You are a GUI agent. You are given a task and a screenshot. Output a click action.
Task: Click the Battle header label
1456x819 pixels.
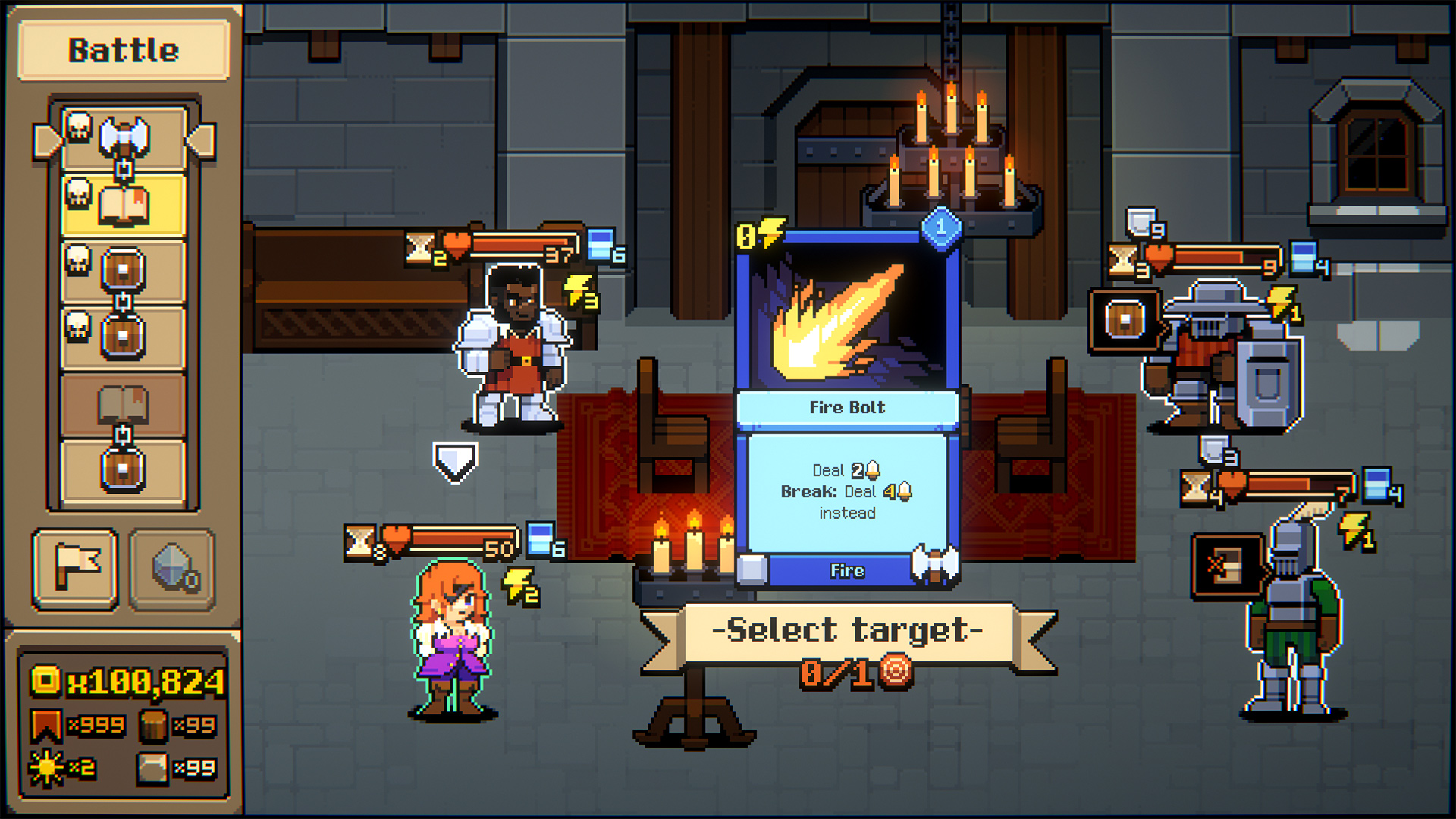pyautogui.click(x=124, y=51)
